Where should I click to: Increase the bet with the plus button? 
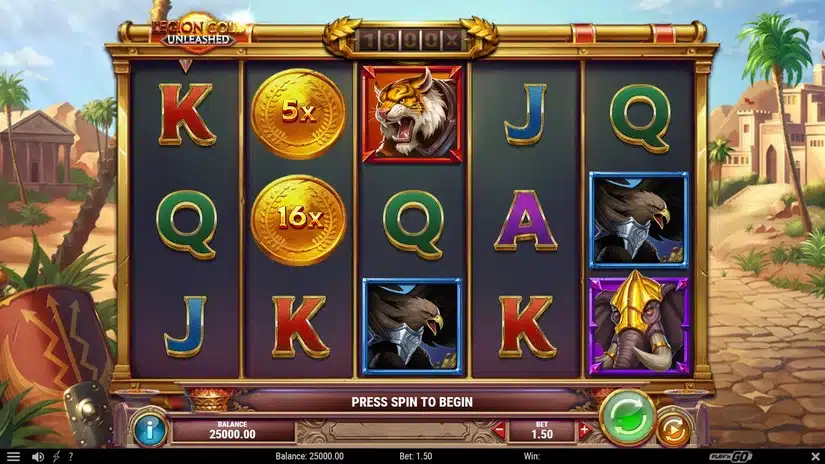pos(585,431)
